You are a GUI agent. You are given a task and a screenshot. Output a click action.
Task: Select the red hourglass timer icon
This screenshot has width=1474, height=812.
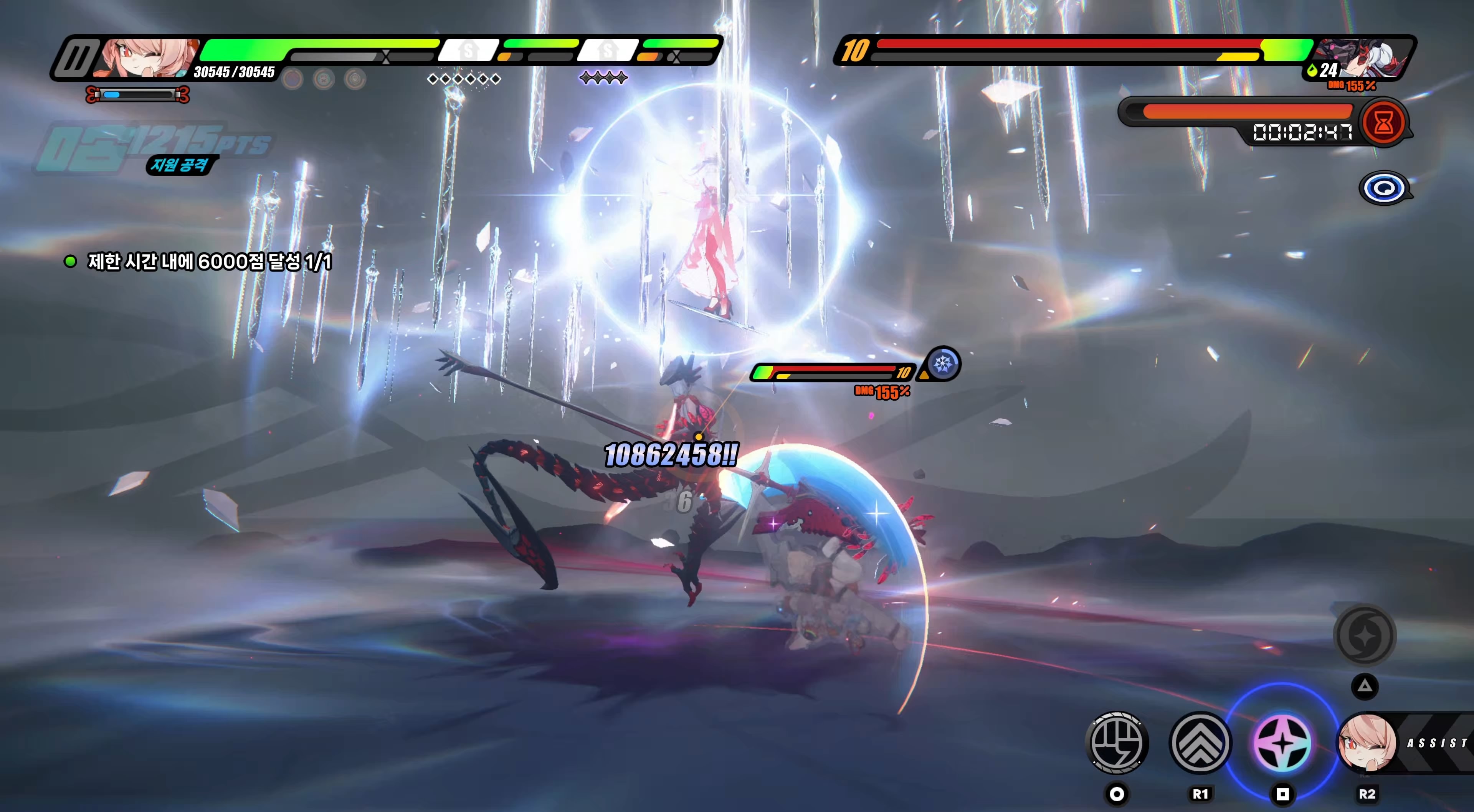coord(1383,122)
